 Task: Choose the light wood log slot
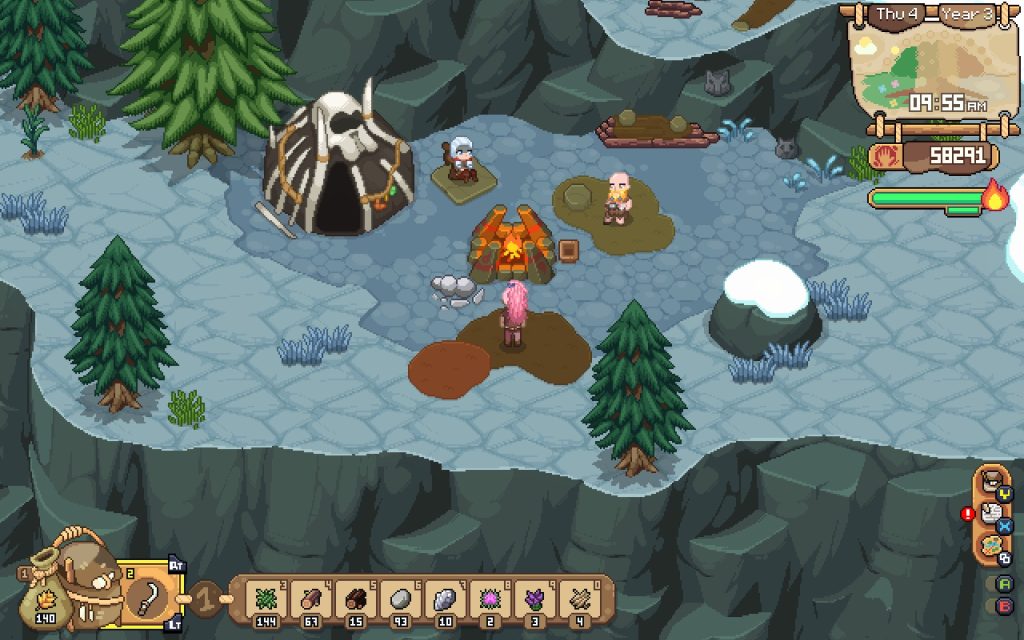pyautogui.click(x=311, y=600)
